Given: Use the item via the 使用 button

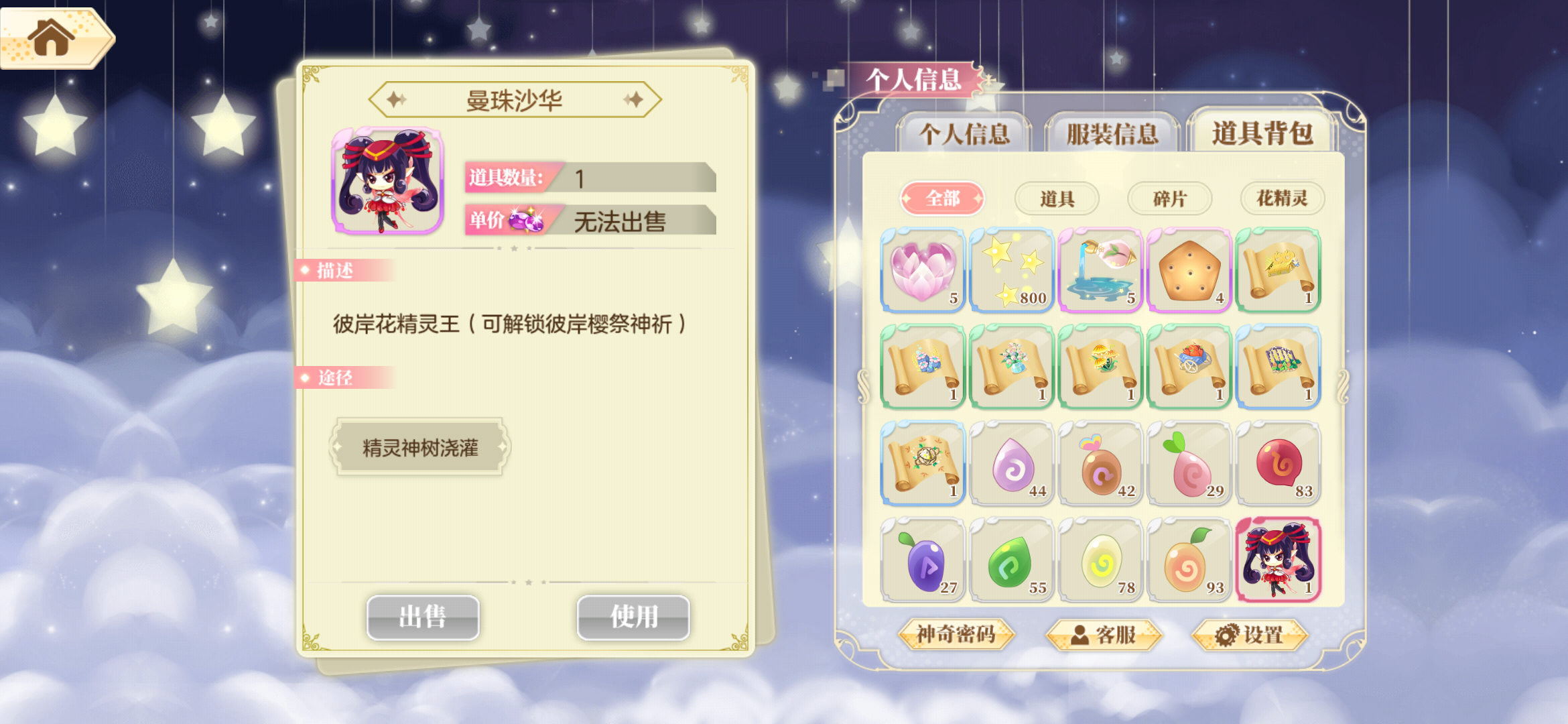Looking at the screenshot, I should click(632, 617).
